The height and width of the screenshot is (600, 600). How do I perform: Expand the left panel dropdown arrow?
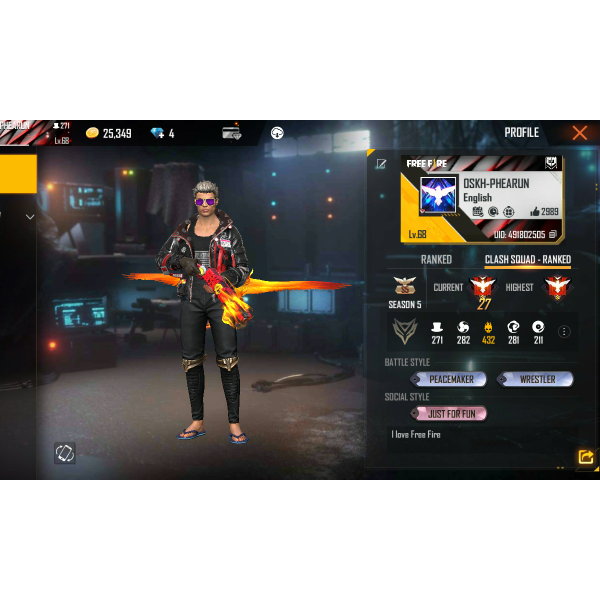click(30, 217)
